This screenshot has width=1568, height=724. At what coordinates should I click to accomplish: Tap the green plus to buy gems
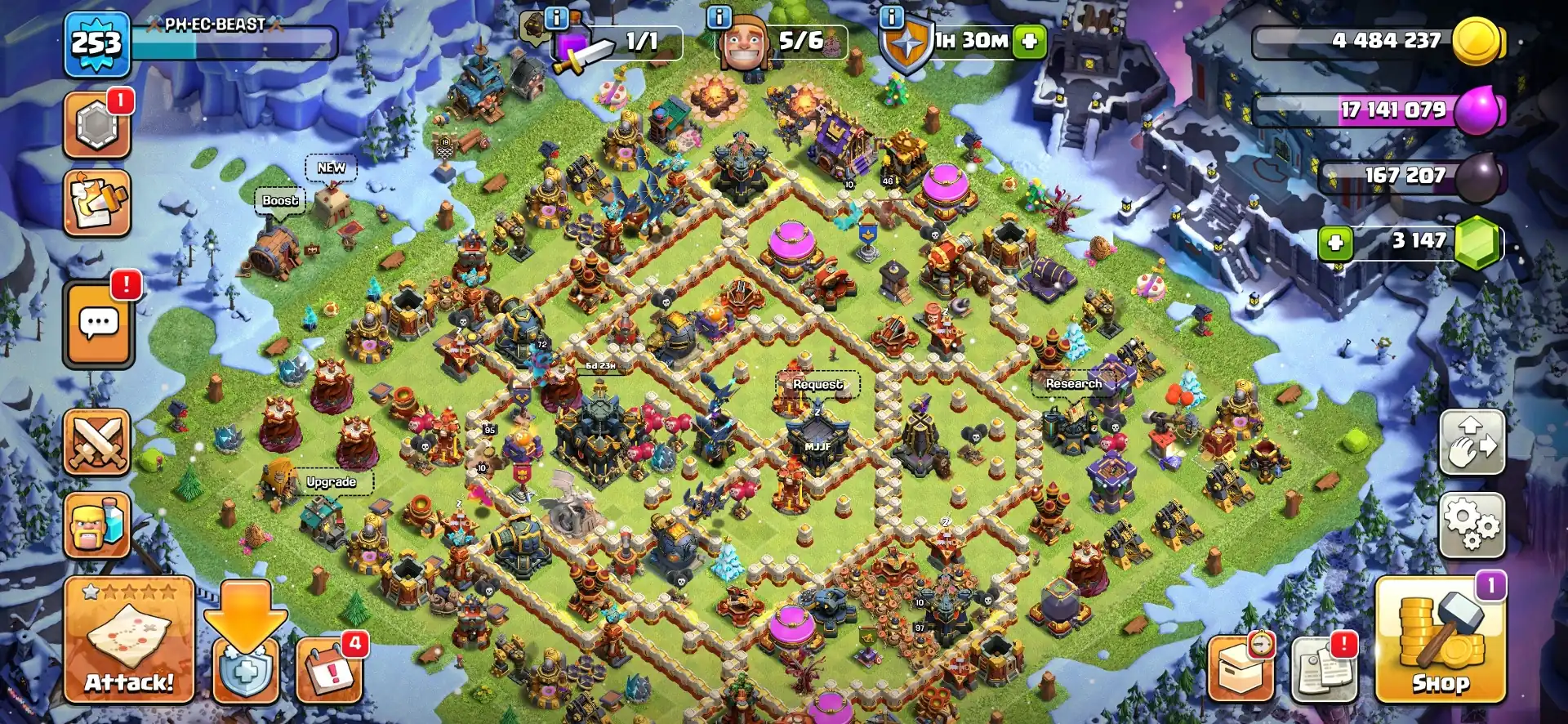1335,244
